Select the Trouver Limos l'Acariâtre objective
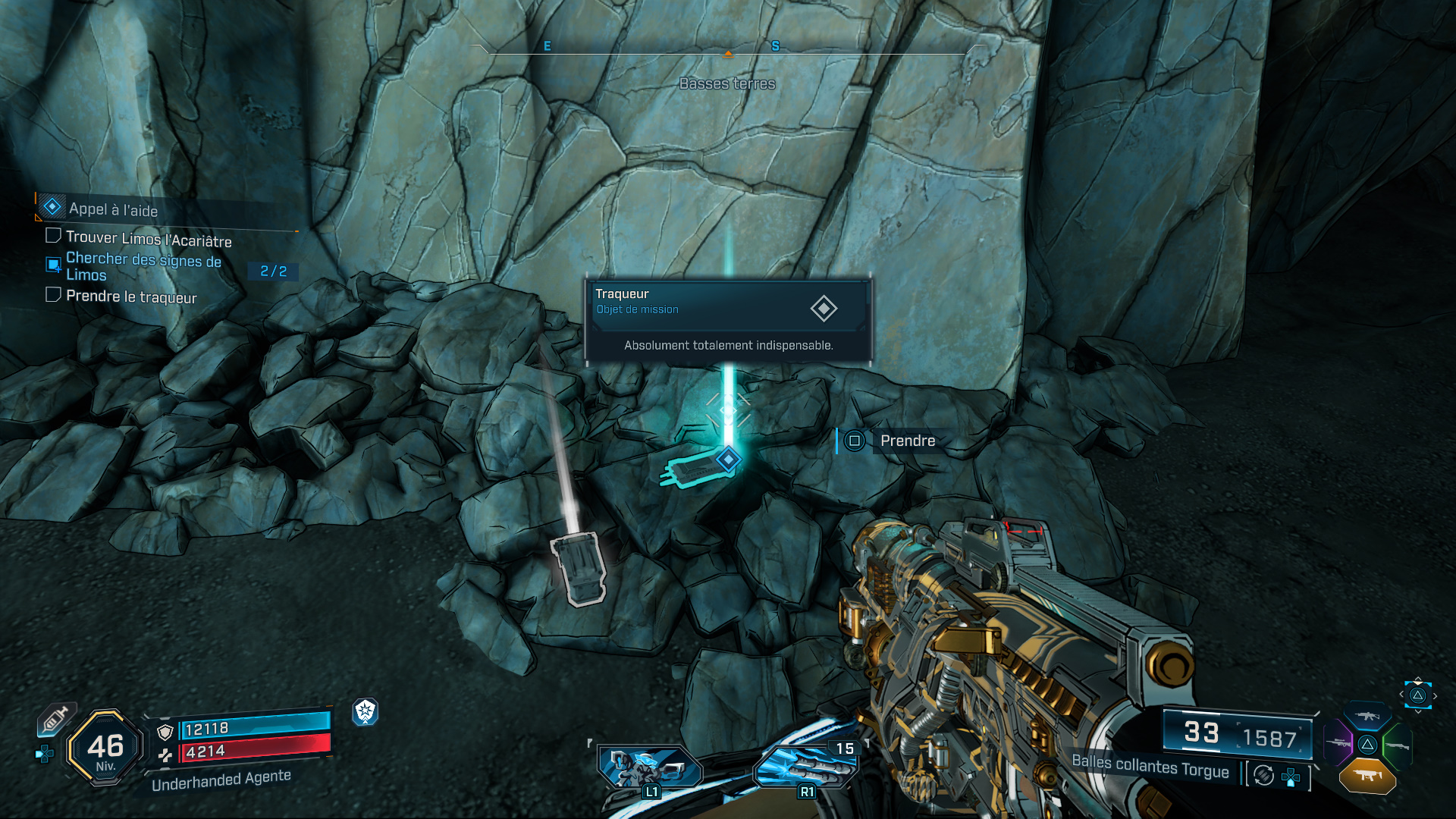 point(149,239)
